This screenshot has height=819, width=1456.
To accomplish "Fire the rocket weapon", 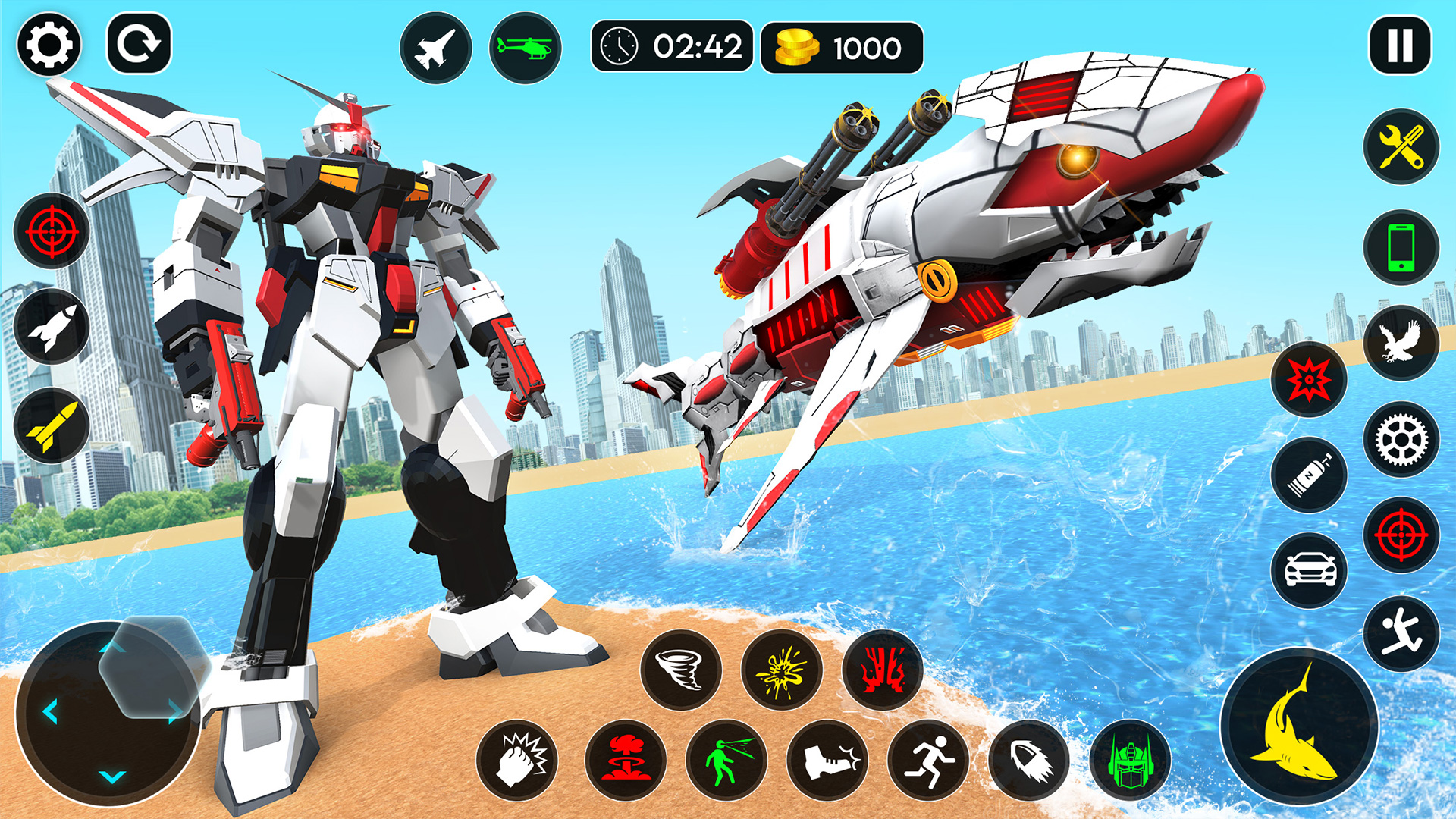I will pyautogui.click(x=50, y=326).
